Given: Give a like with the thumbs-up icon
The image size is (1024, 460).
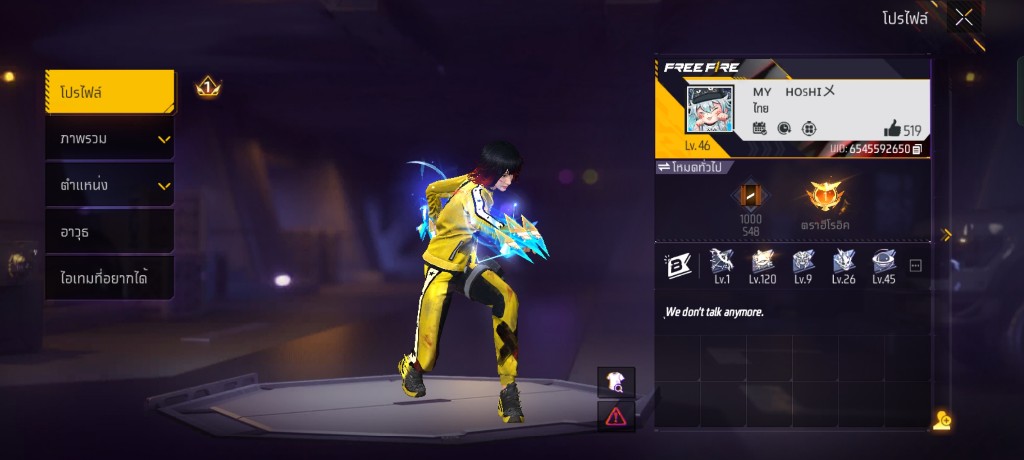Looking at the screenshot, I should click(x=892, y=129).
